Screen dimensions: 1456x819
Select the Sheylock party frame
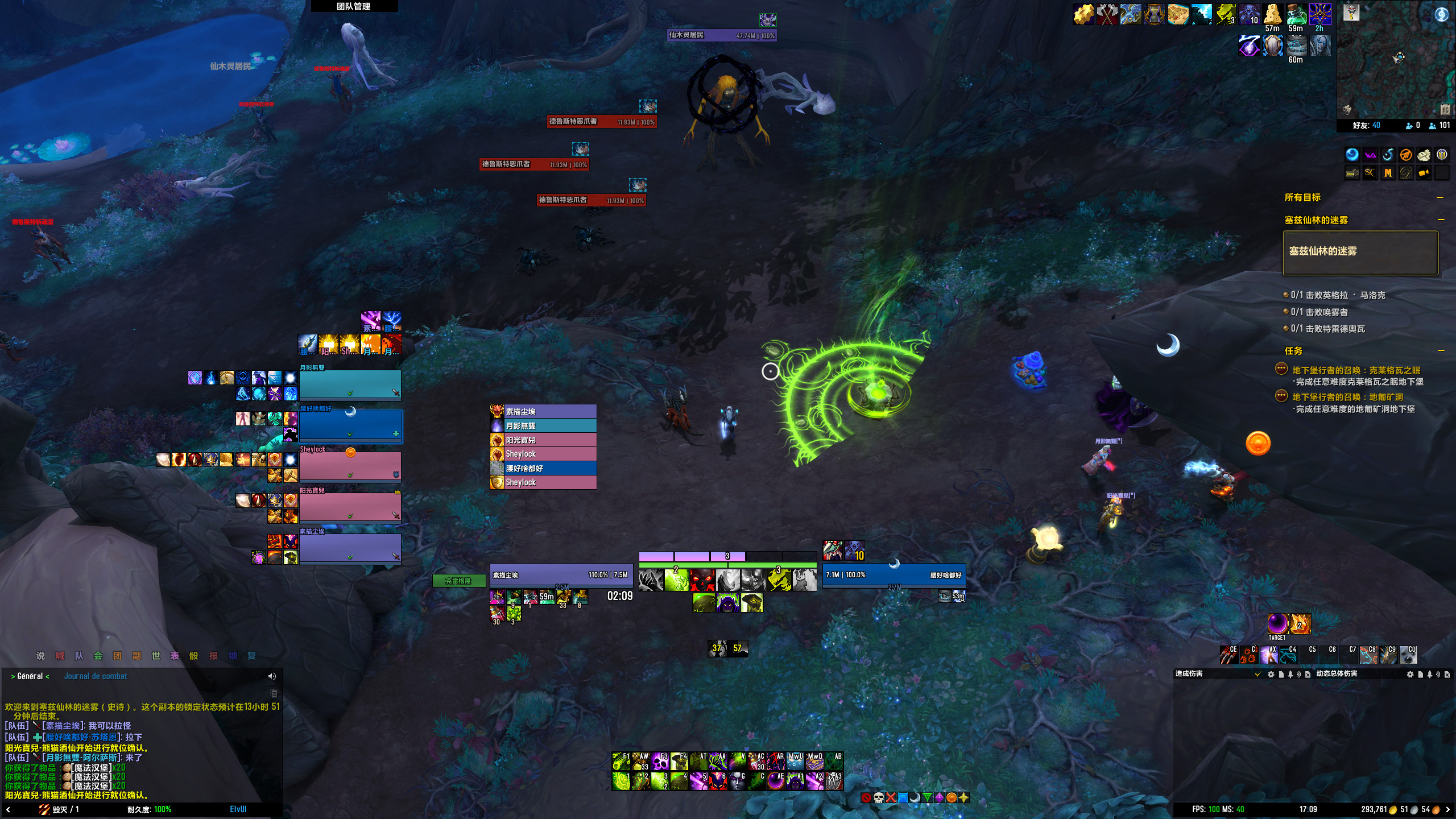click(x=350, y=466)
